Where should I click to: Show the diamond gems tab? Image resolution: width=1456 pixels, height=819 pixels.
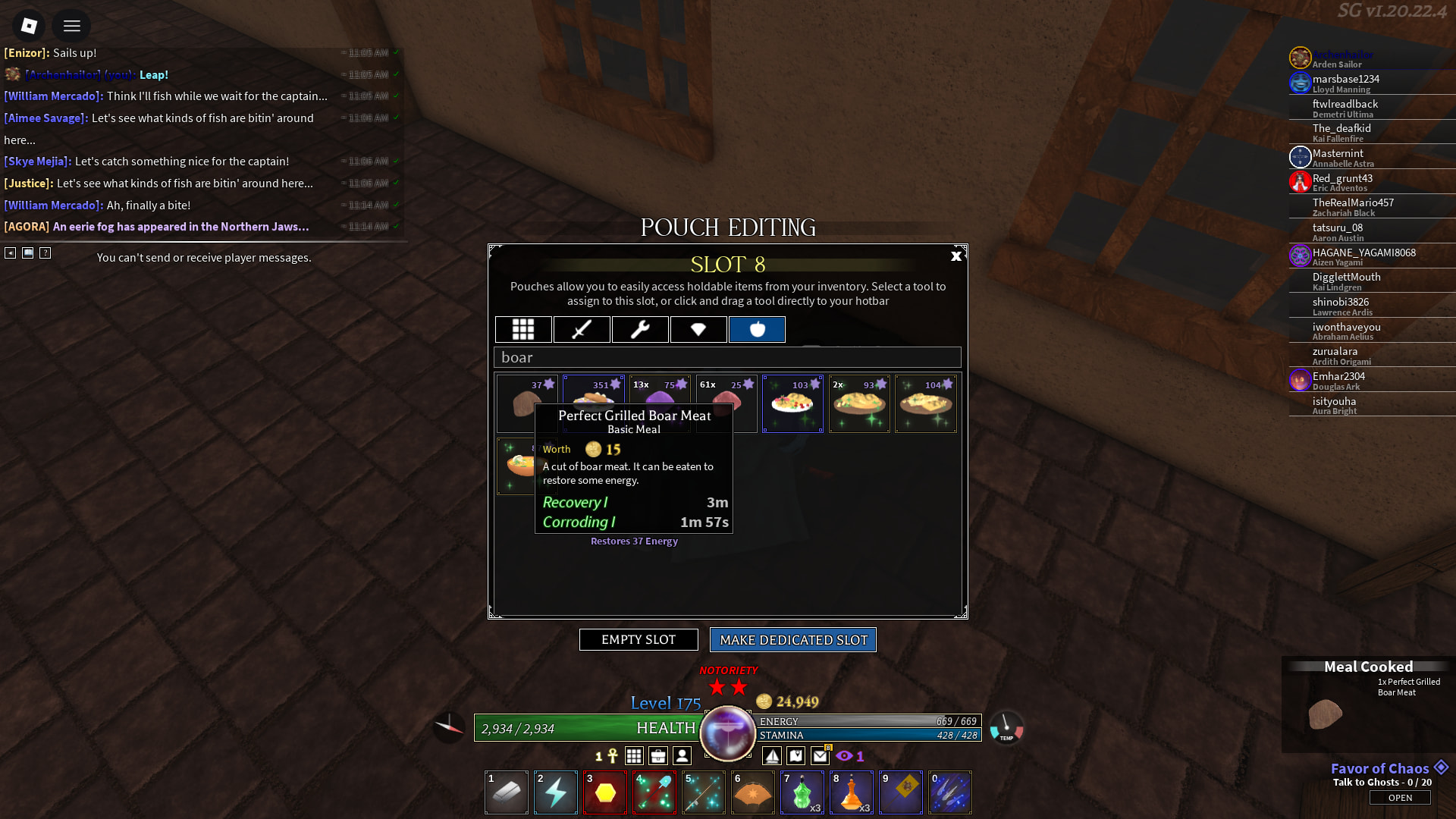click(698, 330)
